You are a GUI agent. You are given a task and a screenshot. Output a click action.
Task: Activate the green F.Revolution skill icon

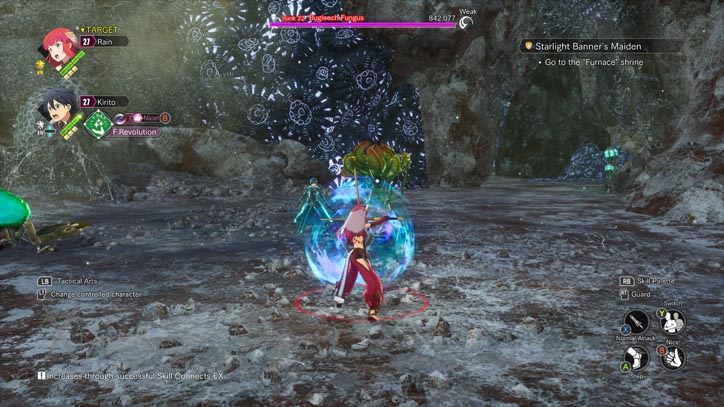point(98,124)
